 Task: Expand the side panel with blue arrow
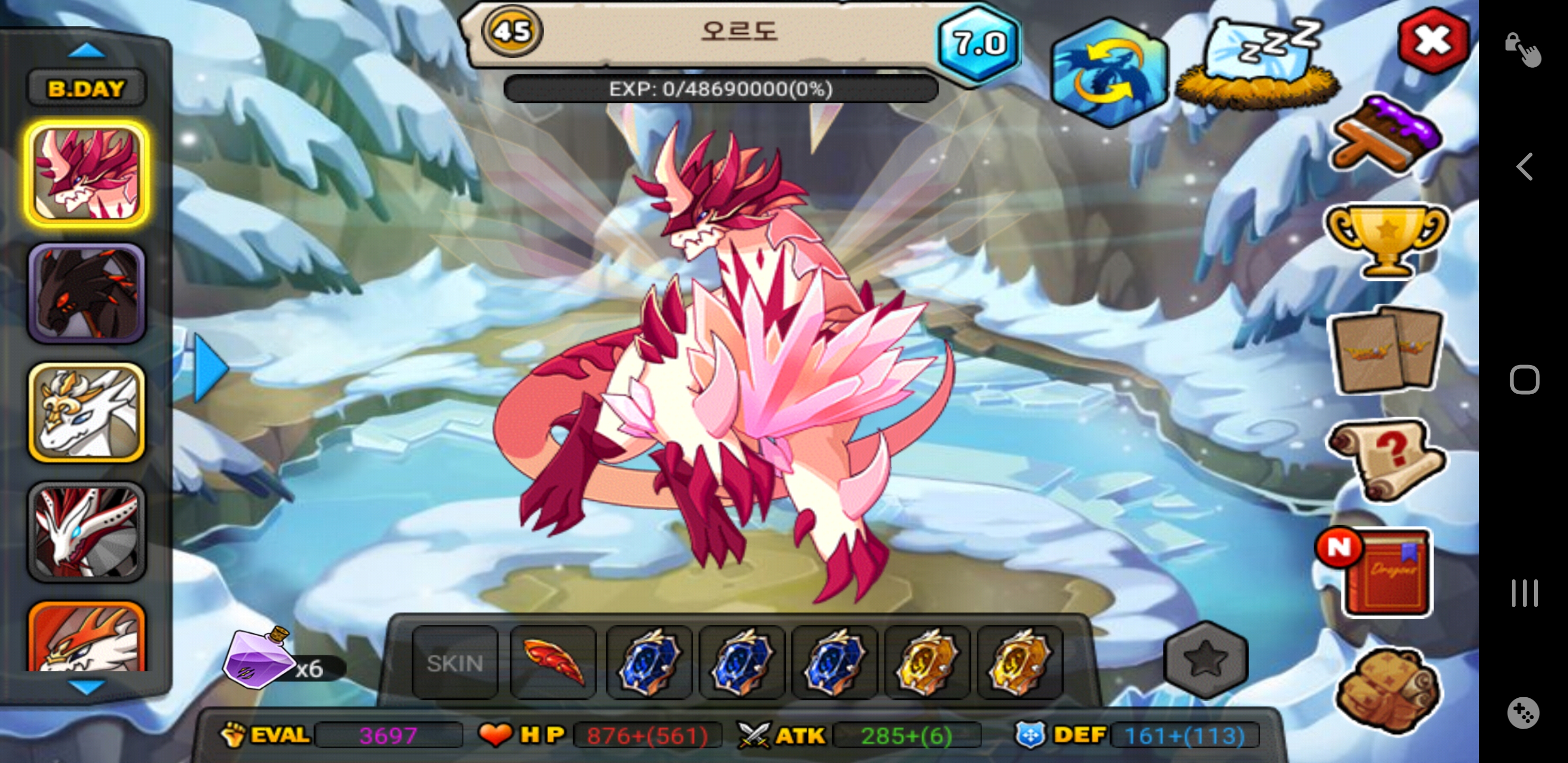pos(209,367)
